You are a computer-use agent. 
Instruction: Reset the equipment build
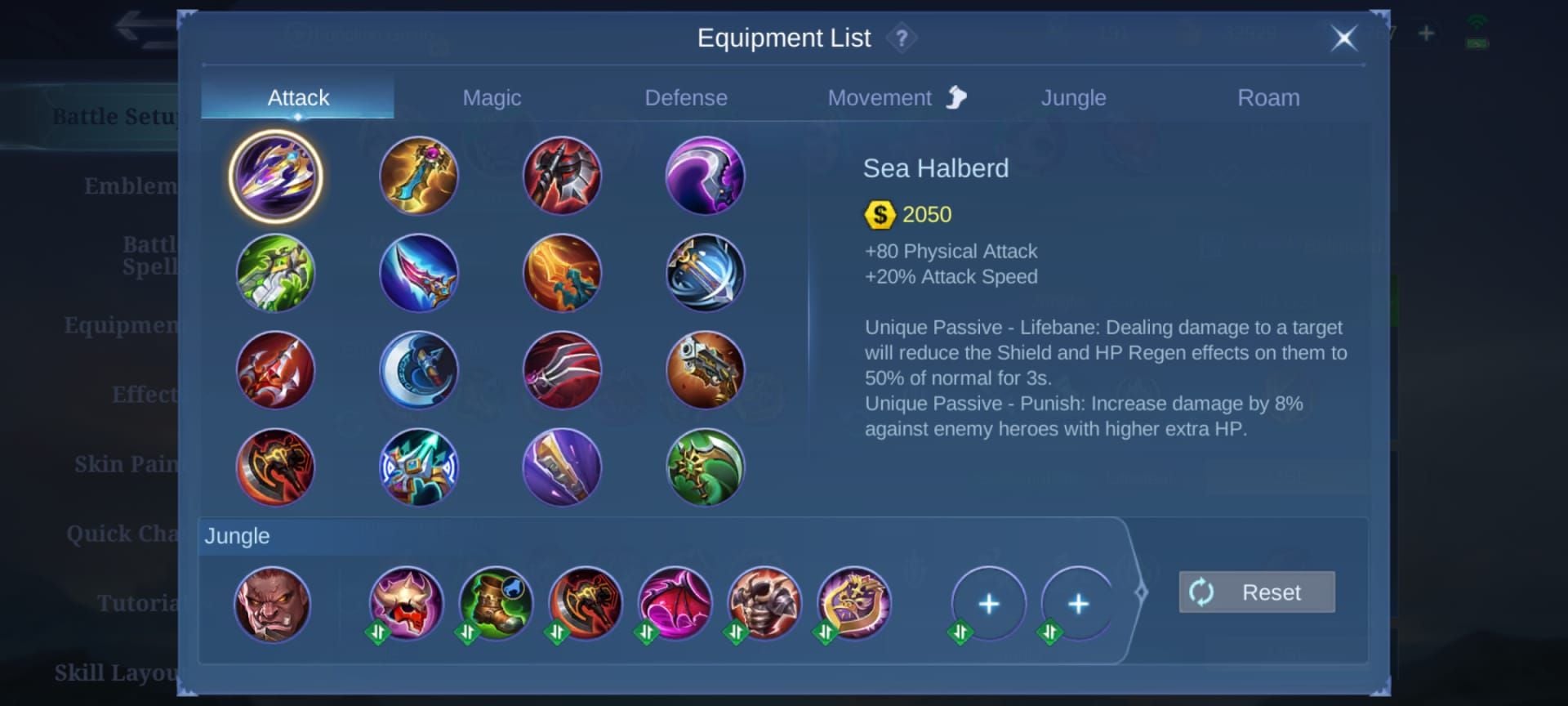pos(1257,592)
